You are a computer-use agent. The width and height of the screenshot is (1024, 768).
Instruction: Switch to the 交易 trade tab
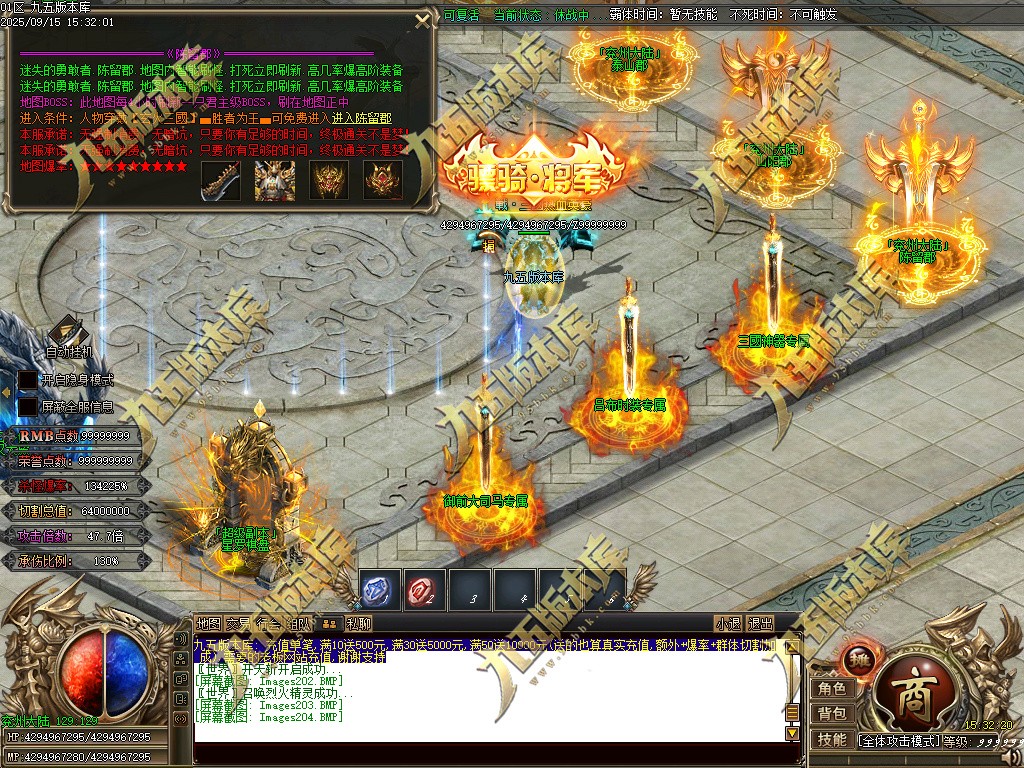point(238,624)
